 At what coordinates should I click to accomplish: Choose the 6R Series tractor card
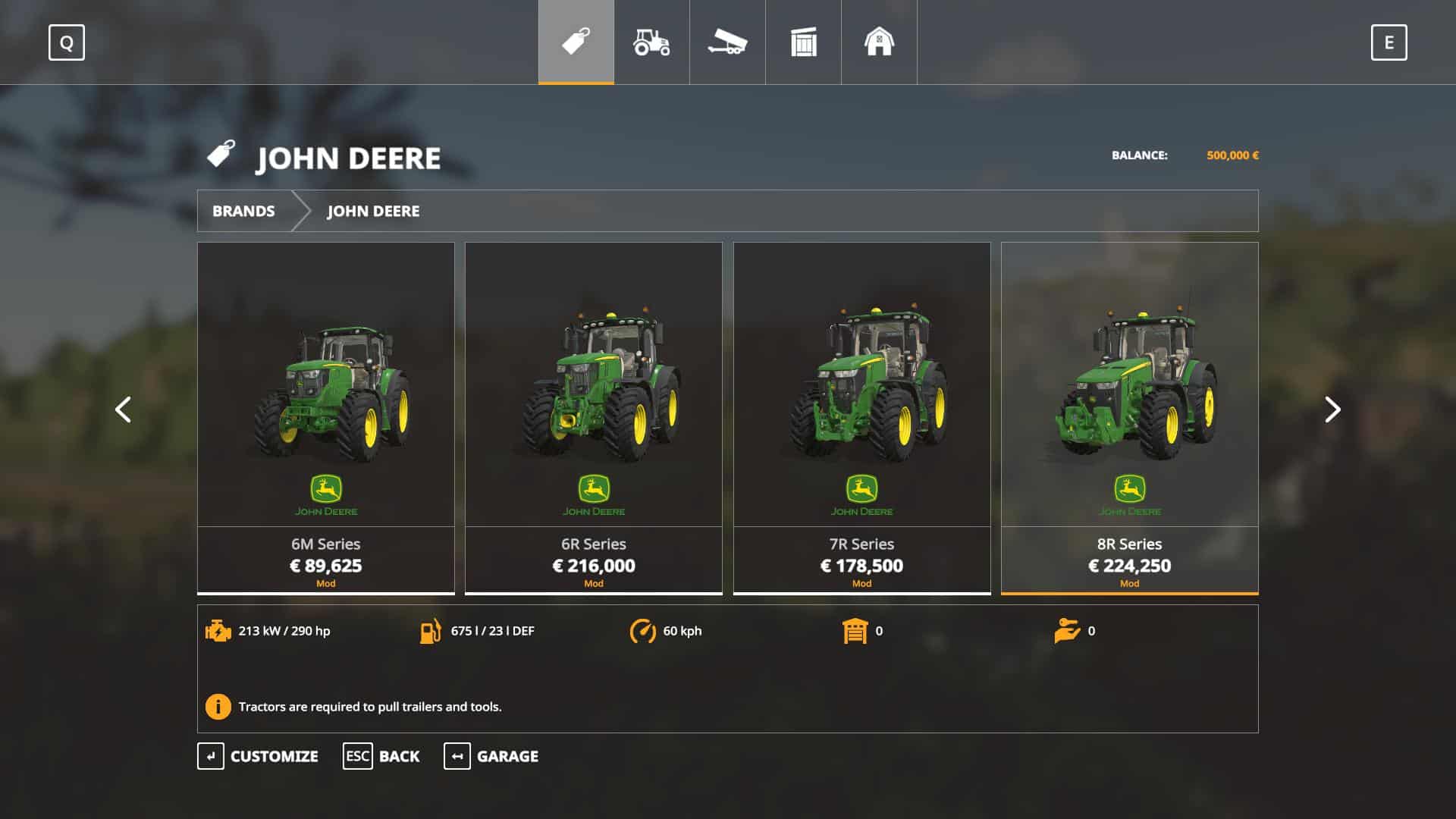click(x=593, y=417)
